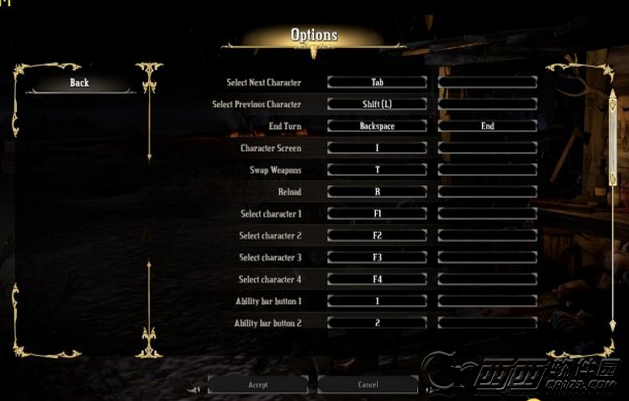Go back using the Back button

(x=80, y=83)
